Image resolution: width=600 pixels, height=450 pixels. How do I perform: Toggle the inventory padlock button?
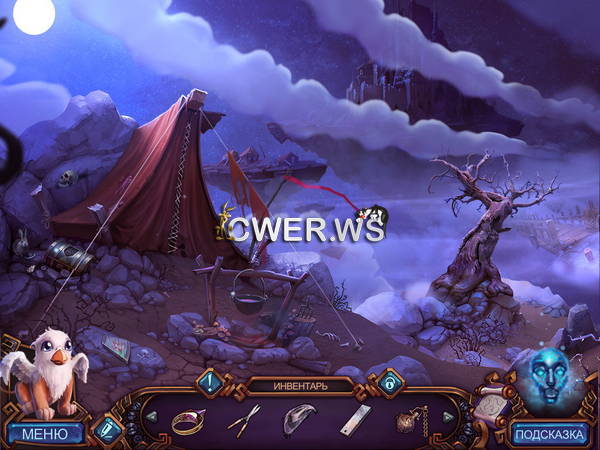[x=389, y=382]
